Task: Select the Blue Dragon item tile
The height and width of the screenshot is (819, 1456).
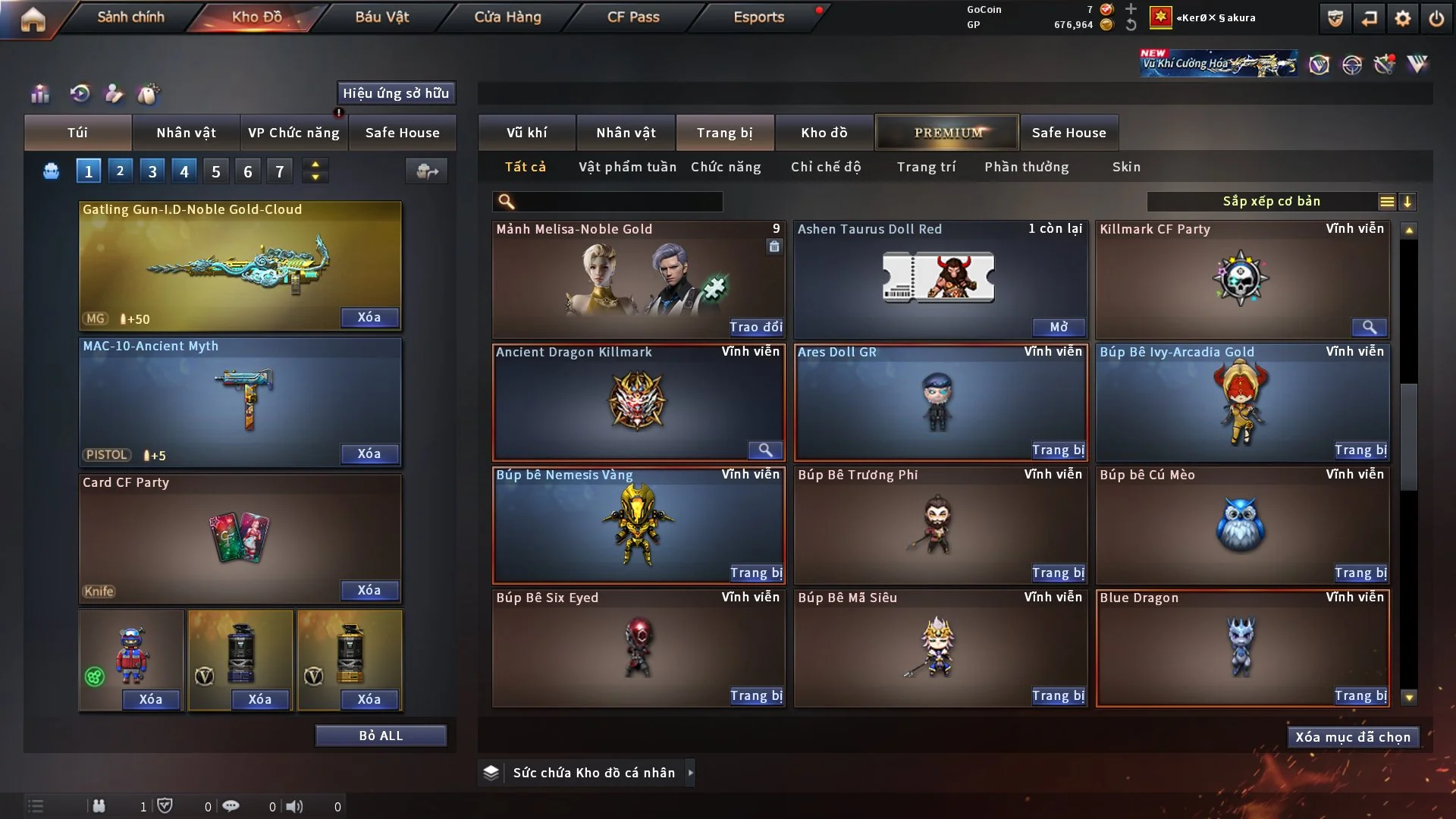Action: 1241,645
